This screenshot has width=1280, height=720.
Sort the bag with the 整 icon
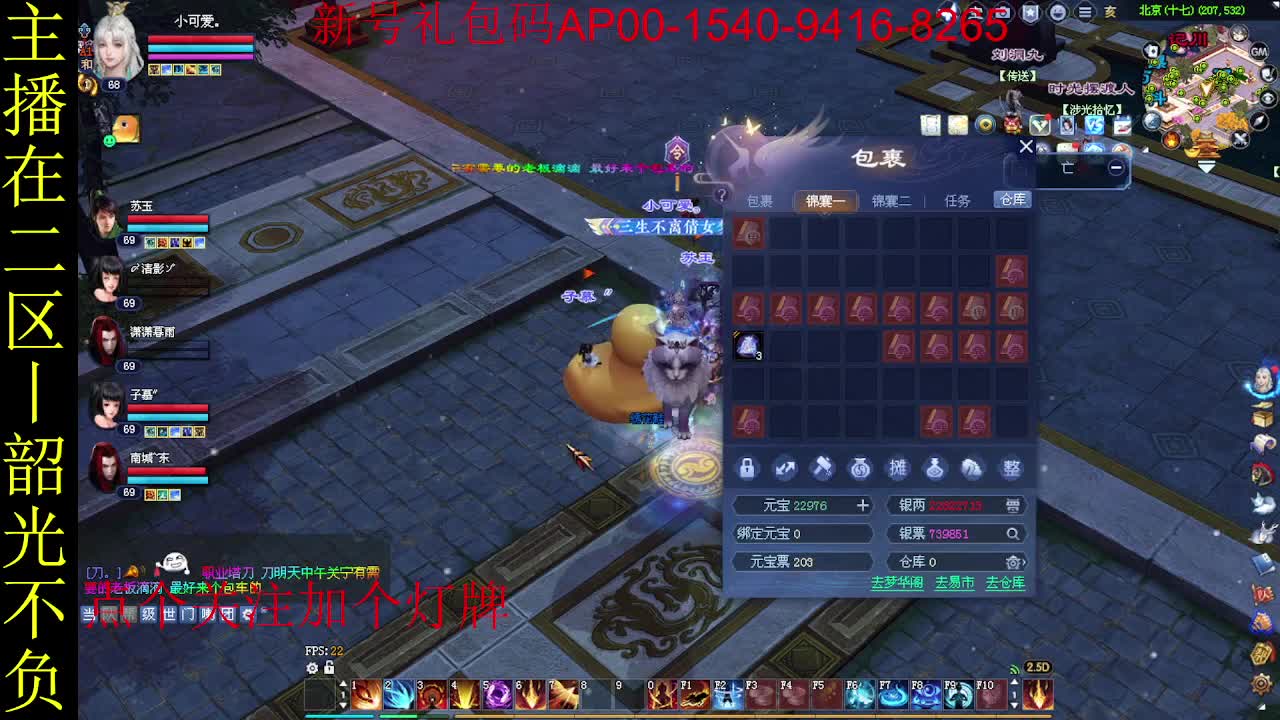(x=1010, y=469)
